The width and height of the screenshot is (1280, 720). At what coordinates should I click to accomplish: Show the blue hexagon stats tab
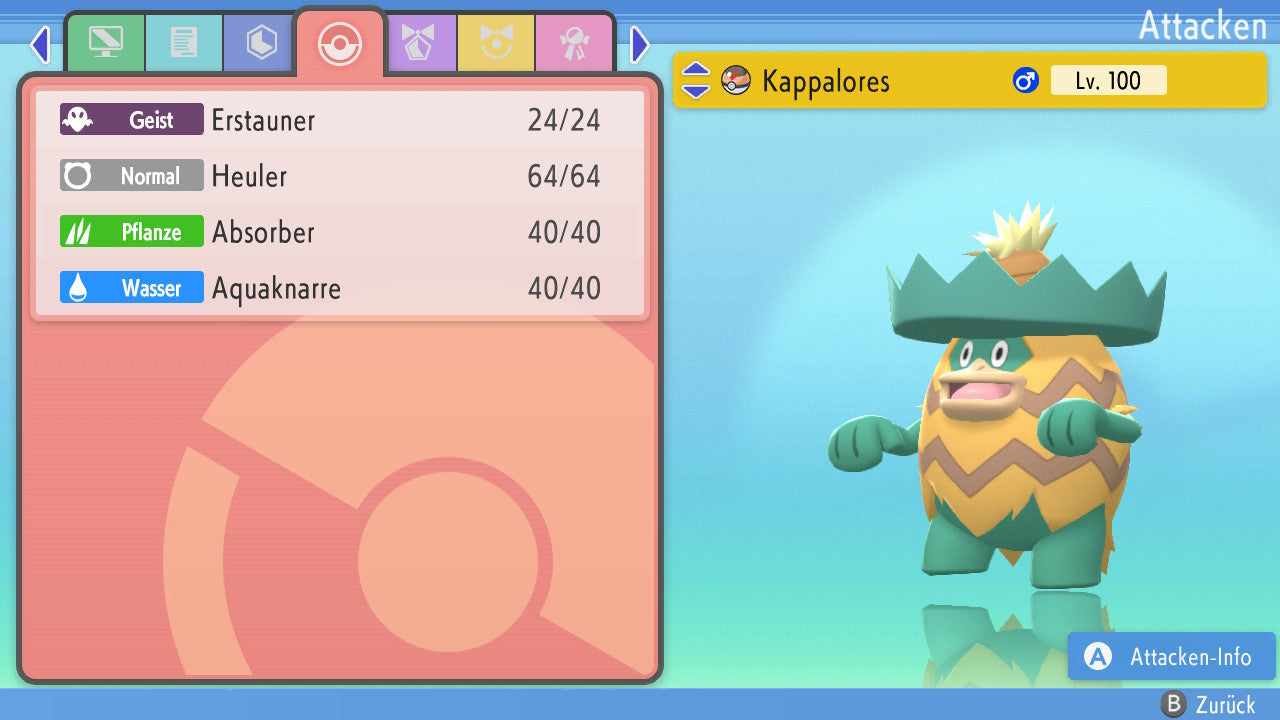click(261, 43)
